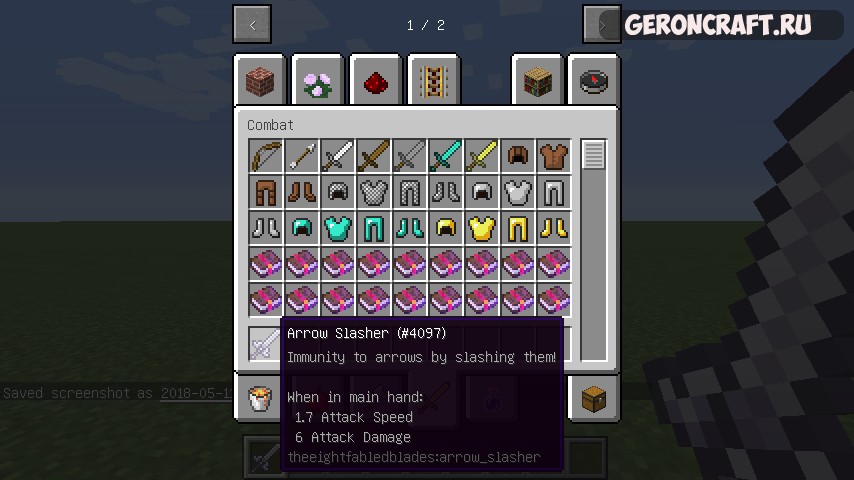Choose the leather chestplate
The image size is (854, 480).
pos(555,156)
